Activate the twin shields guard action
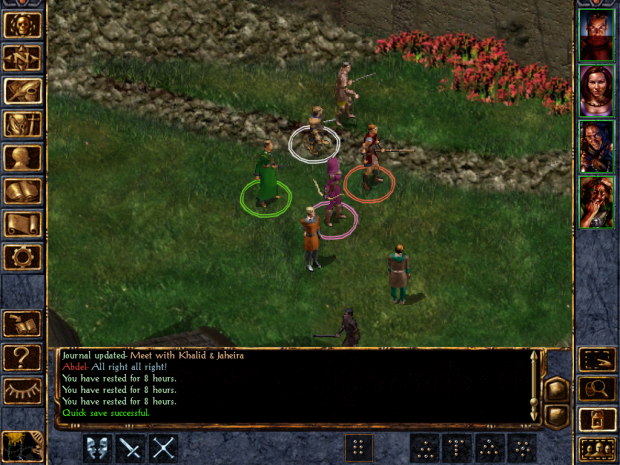This screenshot has width=620, height=465. tap(97, 448)
